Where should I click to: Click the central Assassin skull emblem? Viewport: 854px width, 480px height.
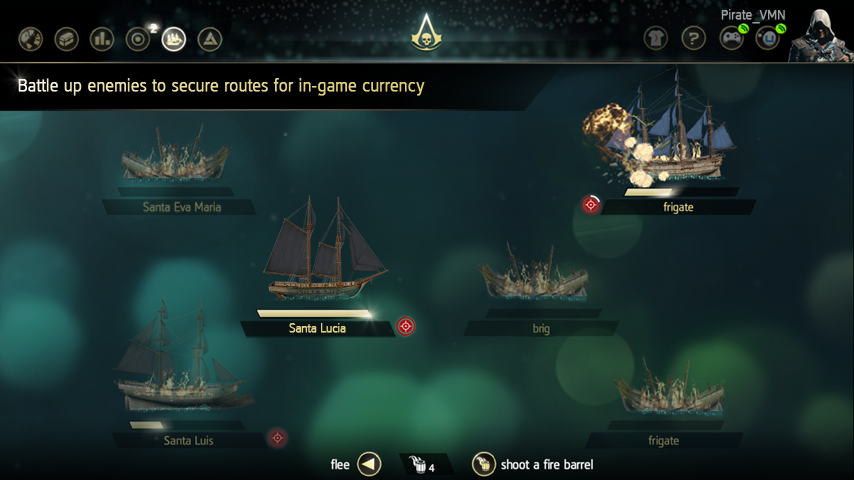[427, 36]
